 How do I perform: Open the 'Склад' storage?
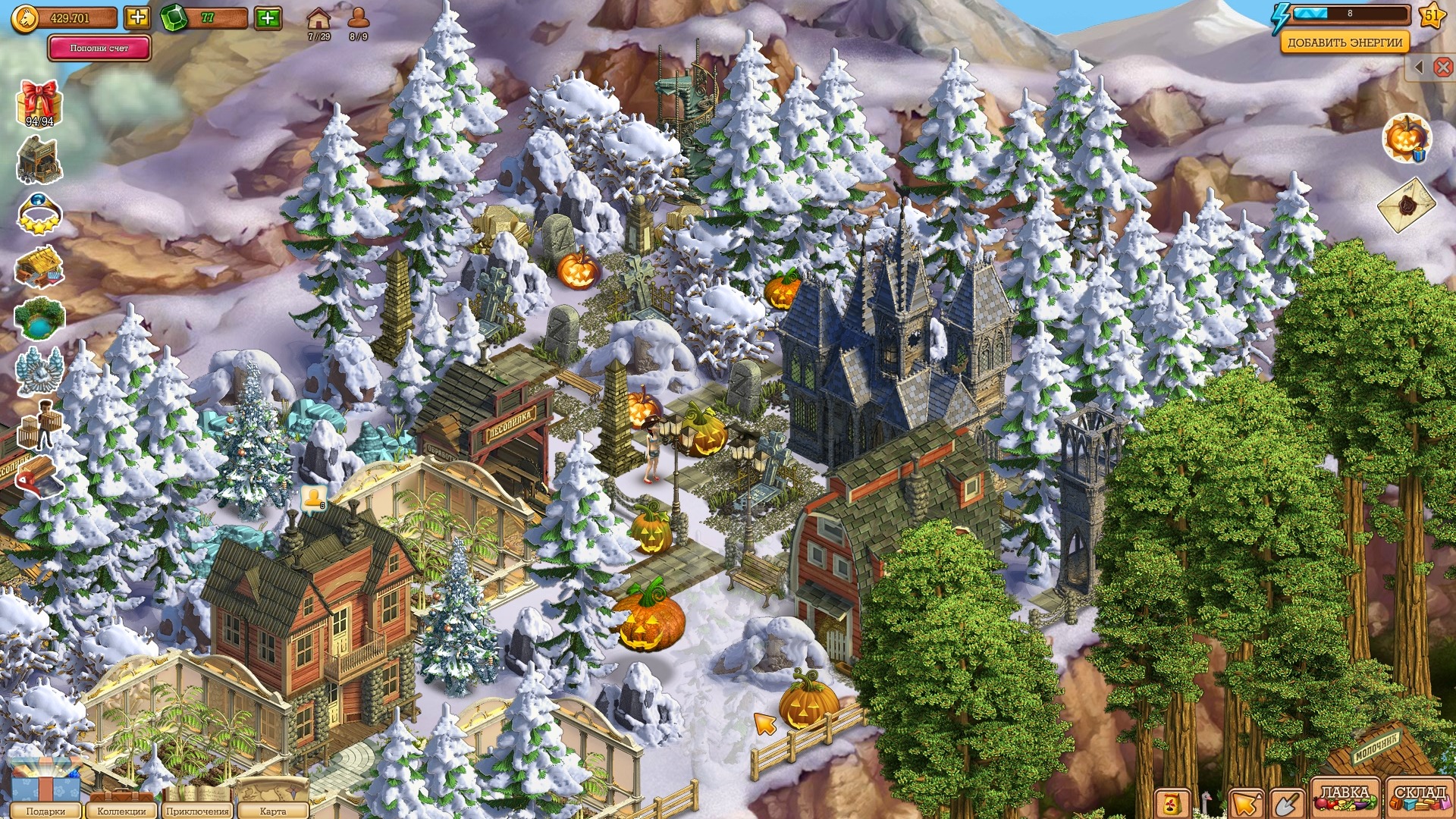pyautogui.click(x=1419, y=798)
